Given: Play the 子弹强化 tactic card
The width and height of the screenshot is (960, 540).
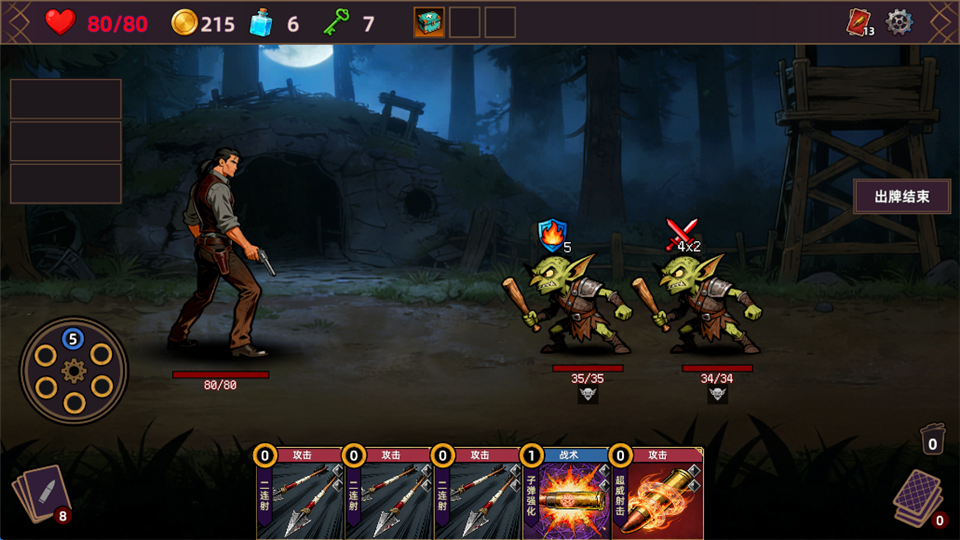Looking at the screenshot, I should pos(566,494).
